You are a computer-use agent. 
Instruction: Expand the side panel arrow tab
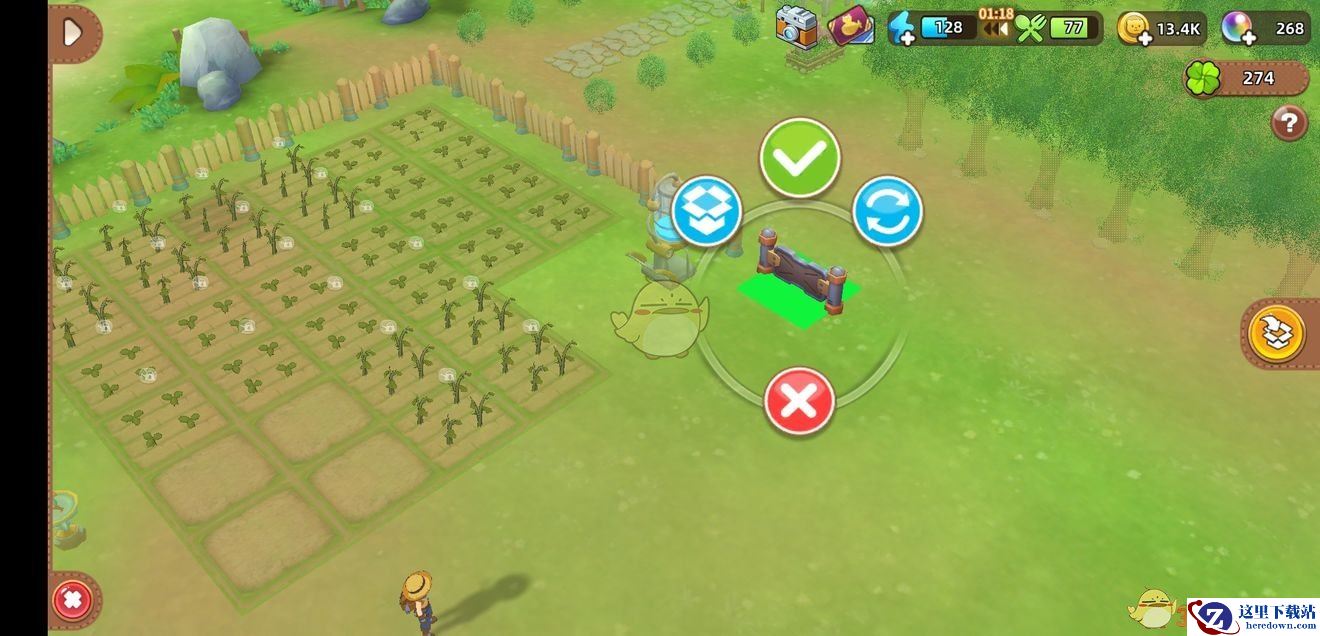74,33
